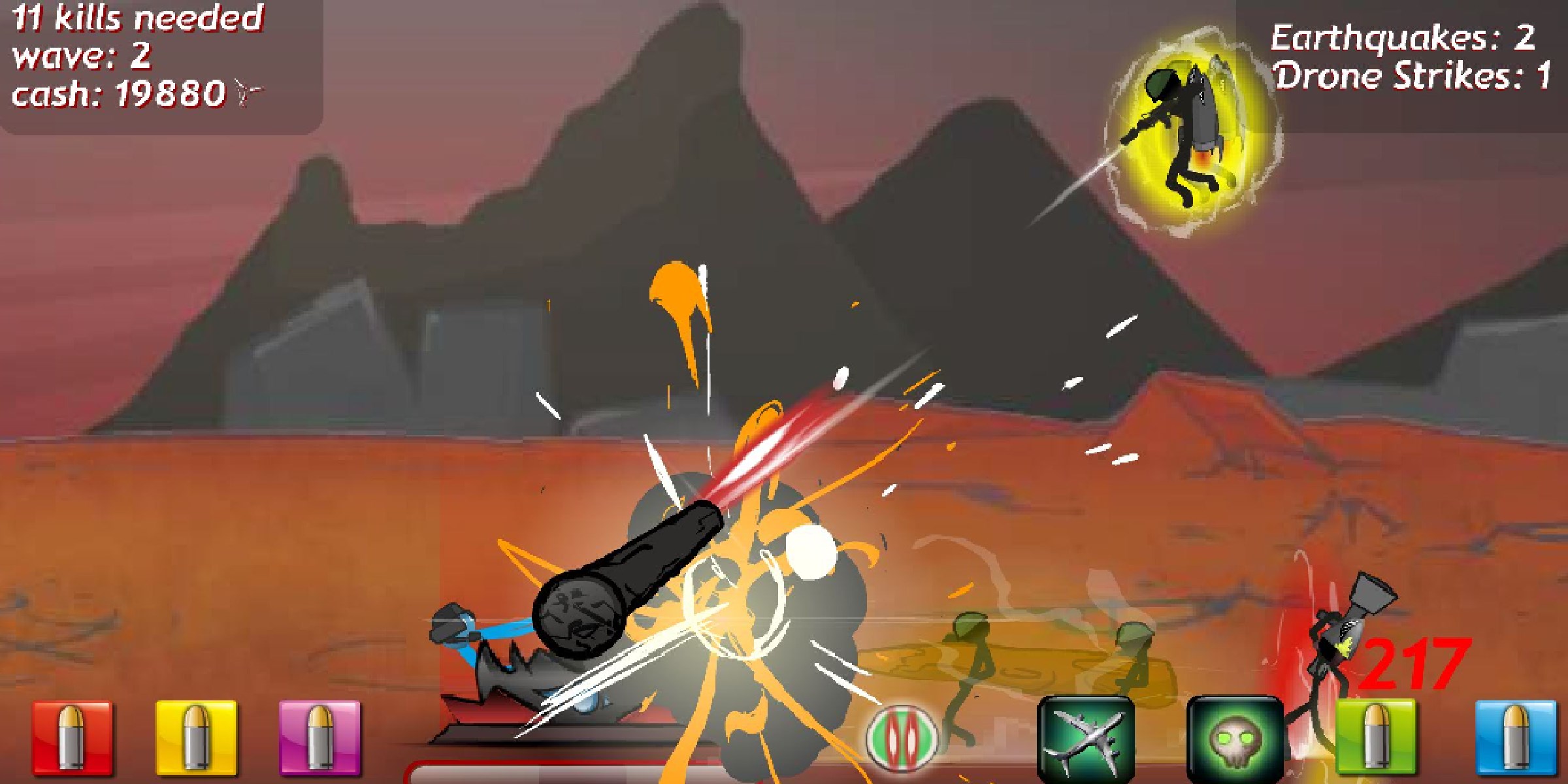Click the jetpack soldier in the yellow portal
Viewport: 1568px width, 784px height.
pyautogui.click(x=1190, y=124)
